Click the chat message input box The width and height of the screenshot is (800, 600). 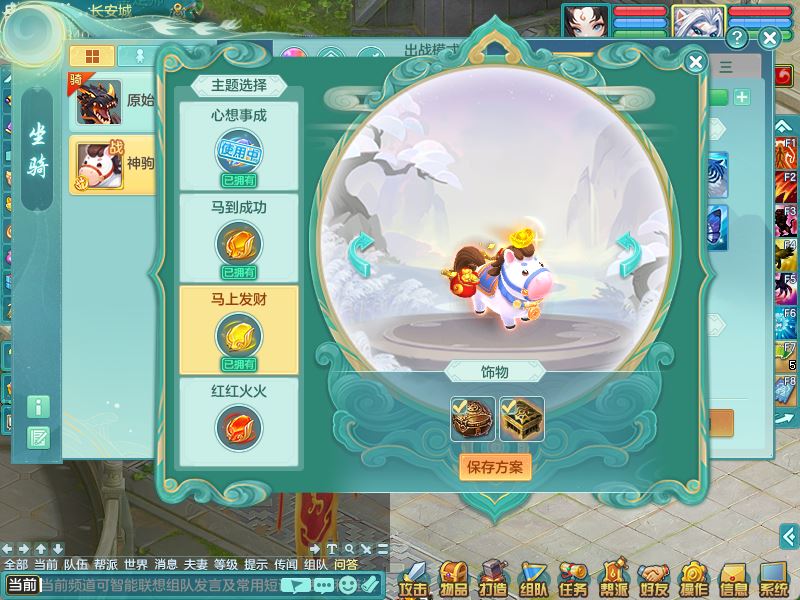(160, 585)
